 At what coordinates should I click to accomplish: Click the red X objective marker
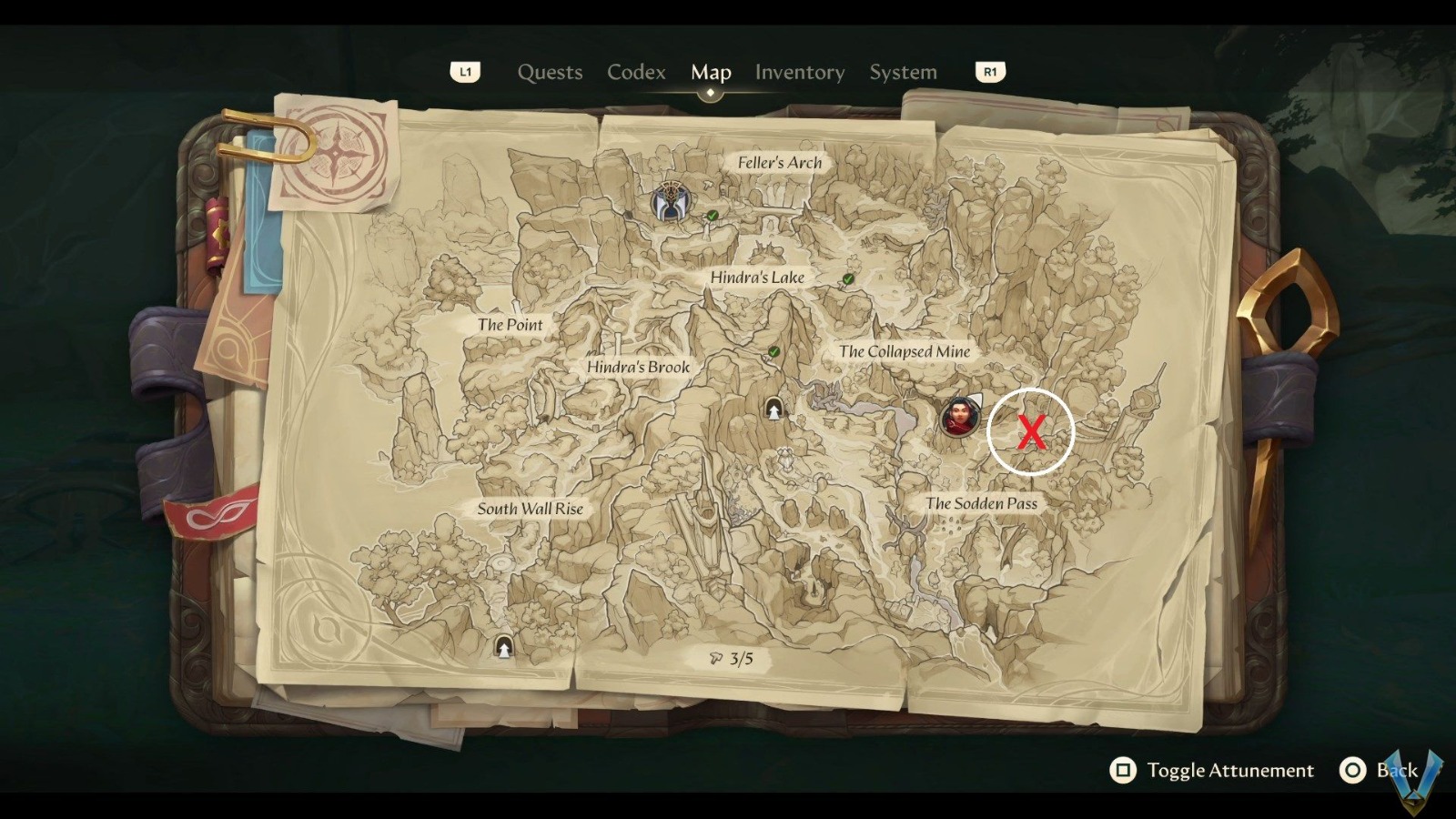point(1030,431)
